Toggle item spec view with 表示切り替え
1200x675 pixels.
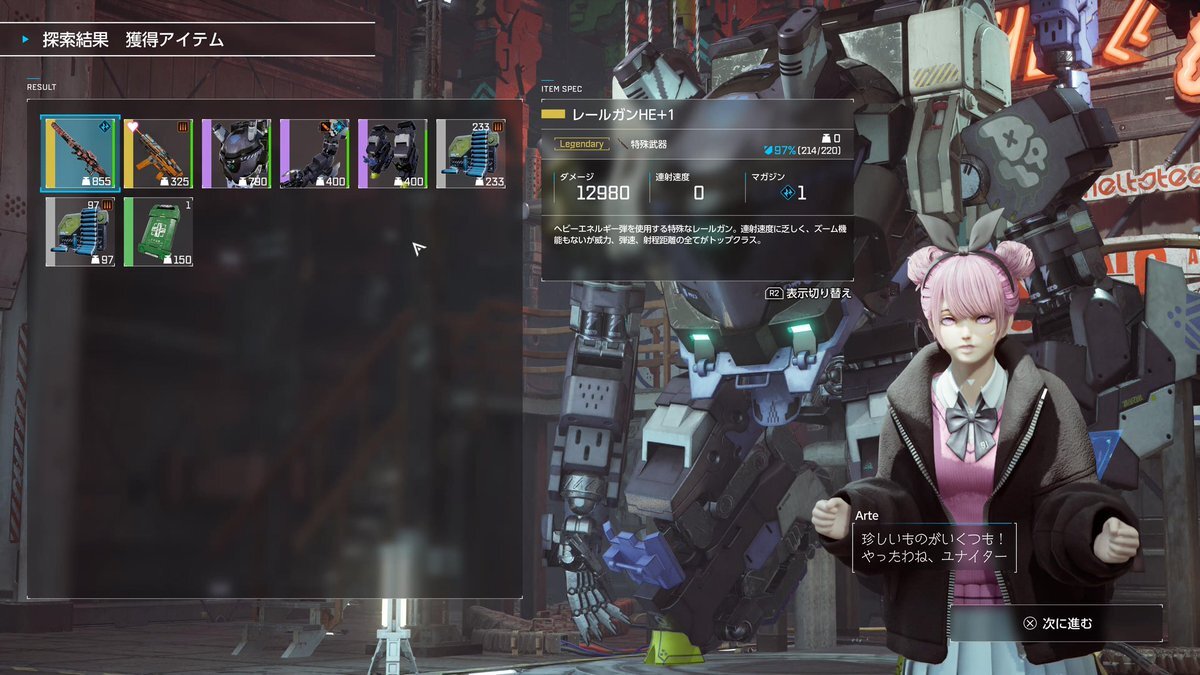click(x=809, y=294)
